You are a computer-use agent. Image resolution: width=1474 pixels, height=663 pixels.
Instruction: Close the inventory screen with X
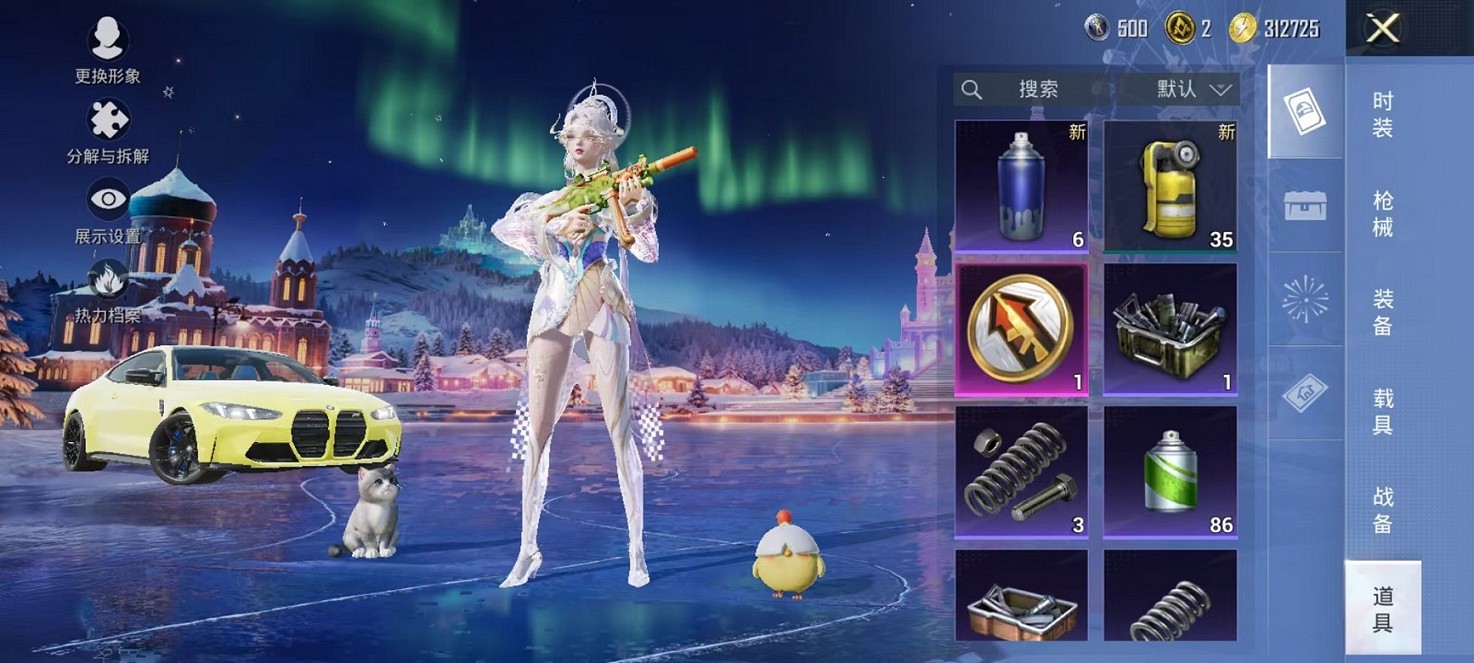tap(1382, 29)
